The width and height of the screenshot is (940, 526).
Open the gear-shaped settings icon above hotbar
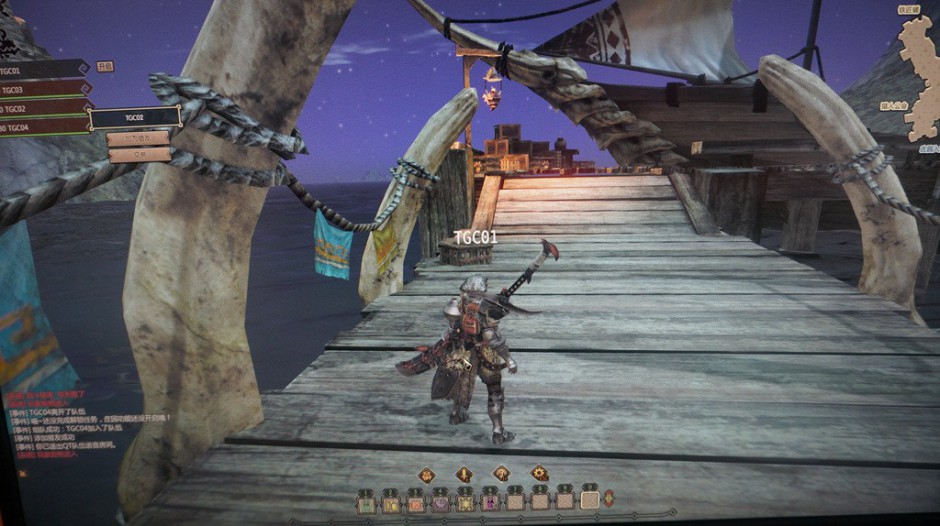(x=539, y=473)
